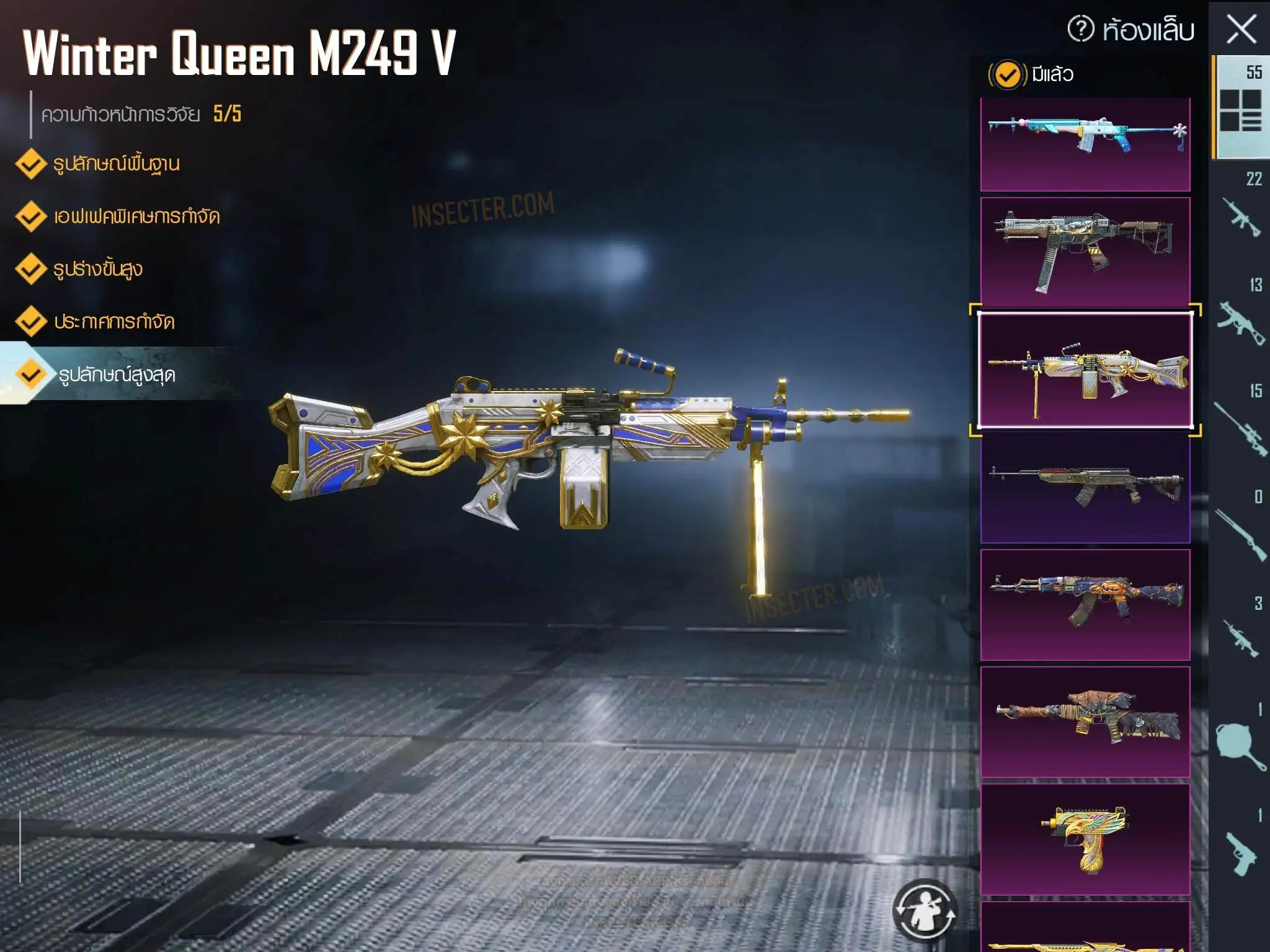1270x952 pixels.
Task: Pick the teal snowflake rifle skin thumbnail
Action: [x=1085, y=144]
